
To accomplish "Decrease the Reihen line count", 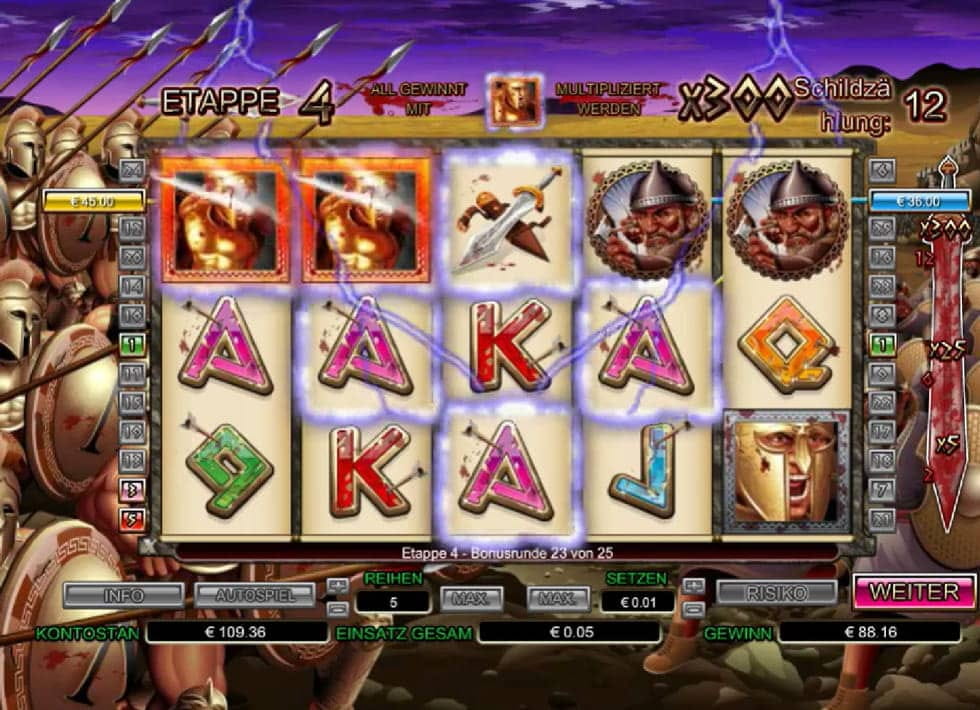I will tap(339, 607).
